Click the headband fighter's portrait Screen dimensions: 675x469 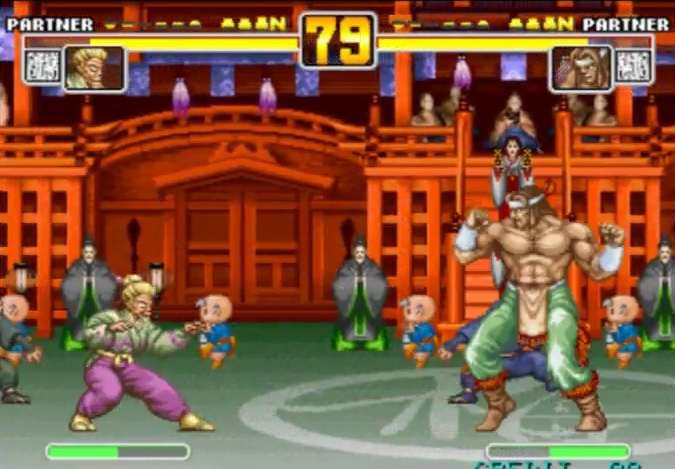point(580,68)
